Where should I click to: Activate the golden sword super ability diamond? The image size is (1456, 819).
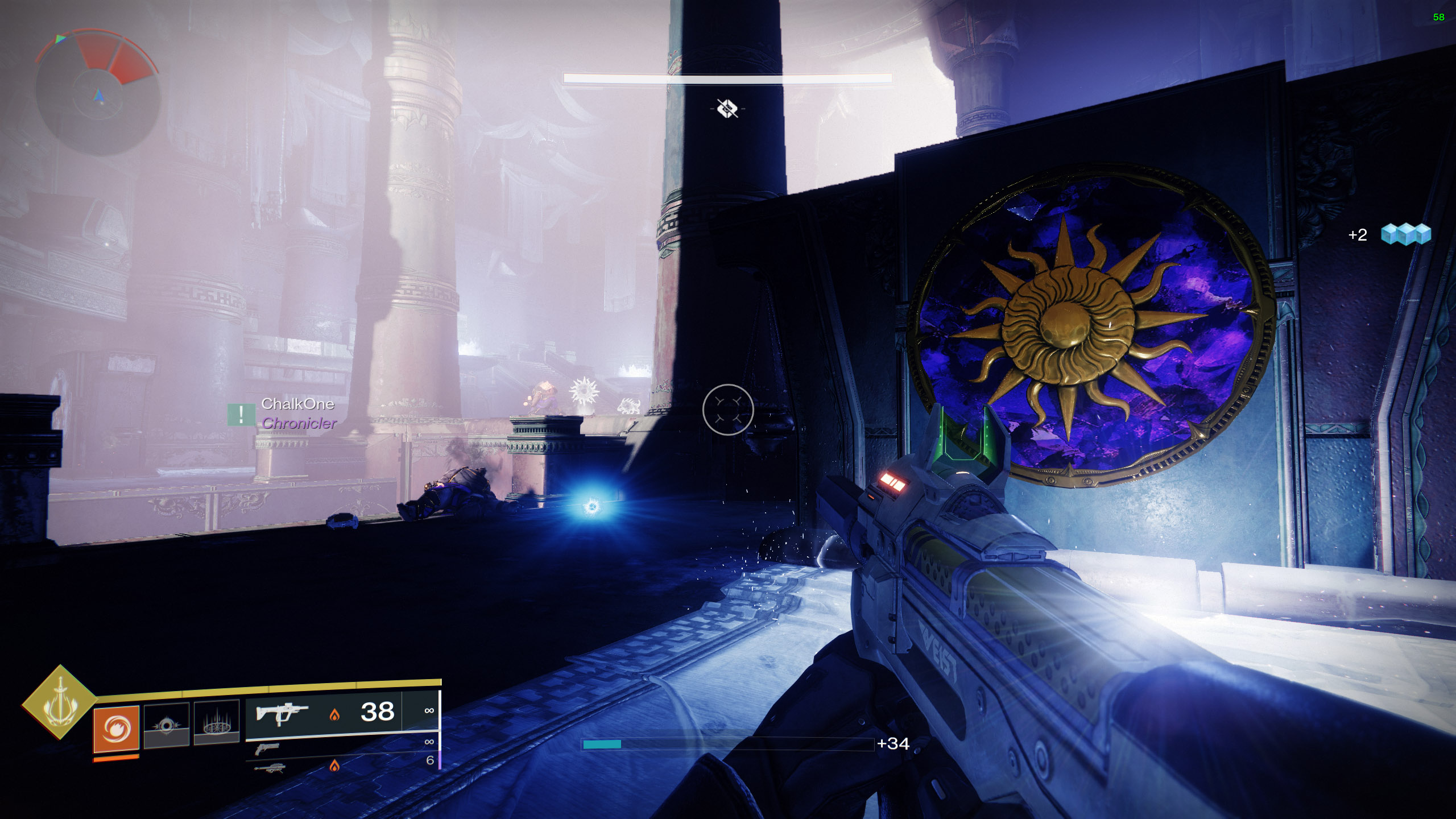(x=60, y=702)
